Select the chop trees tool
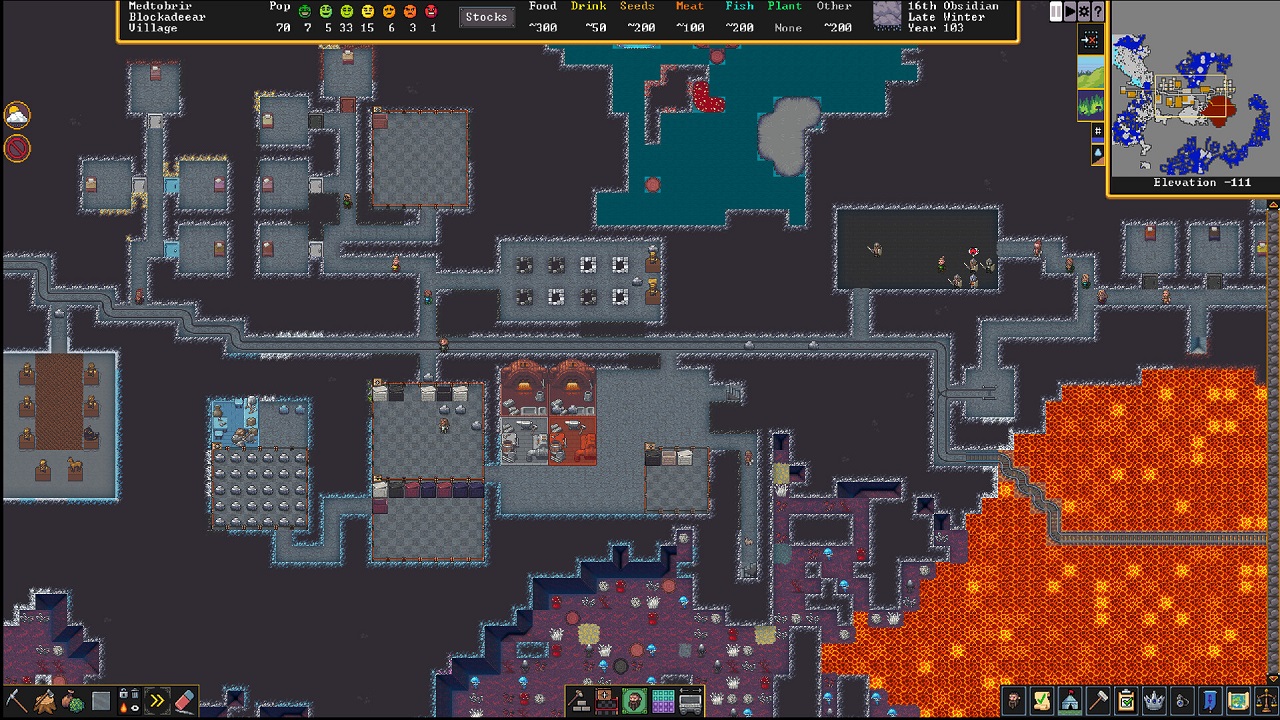This screenshot has height=720, width=1280. 44,700
